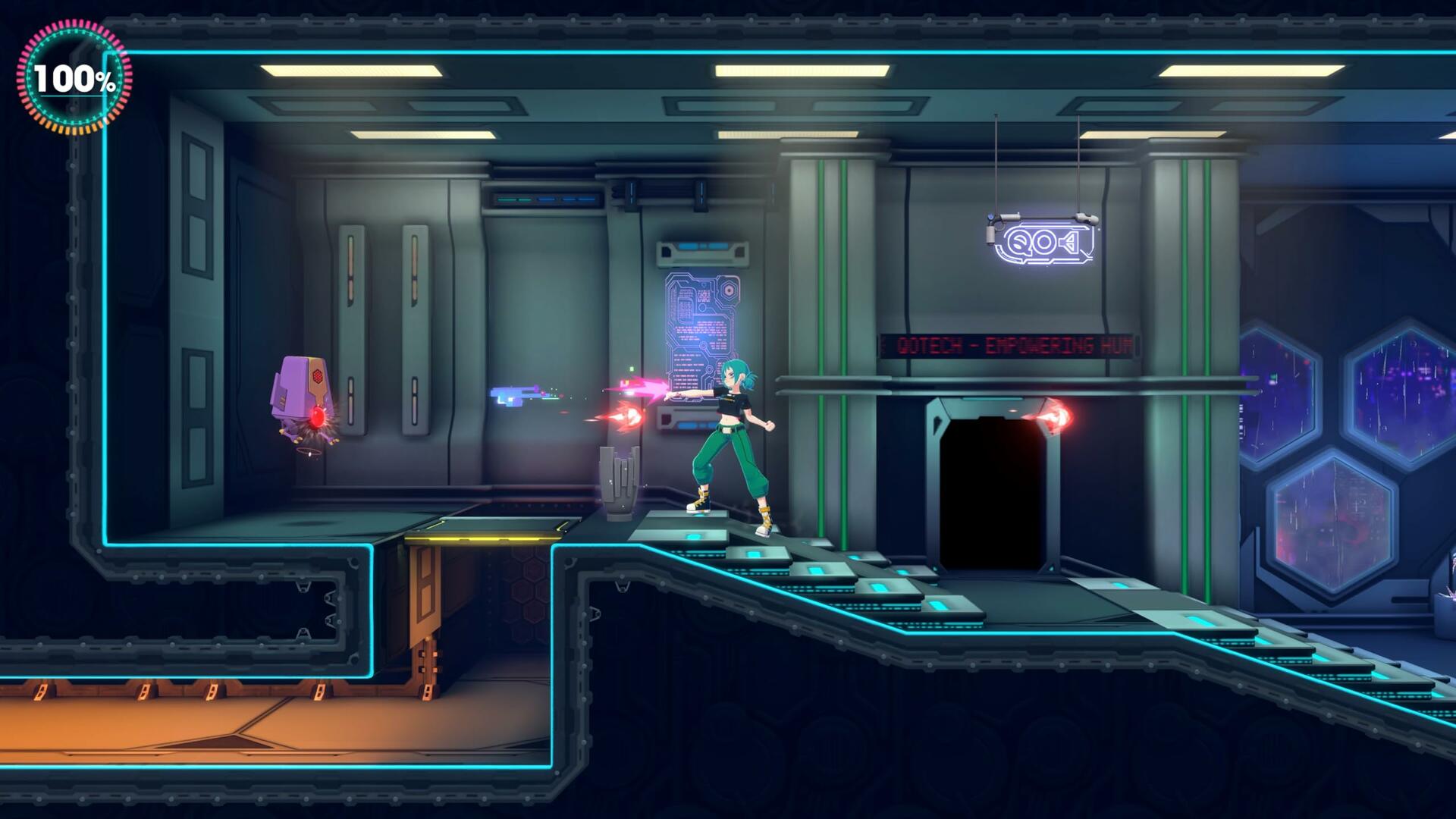
Task: Click the green-haired player character
Action: click(728, 432)
